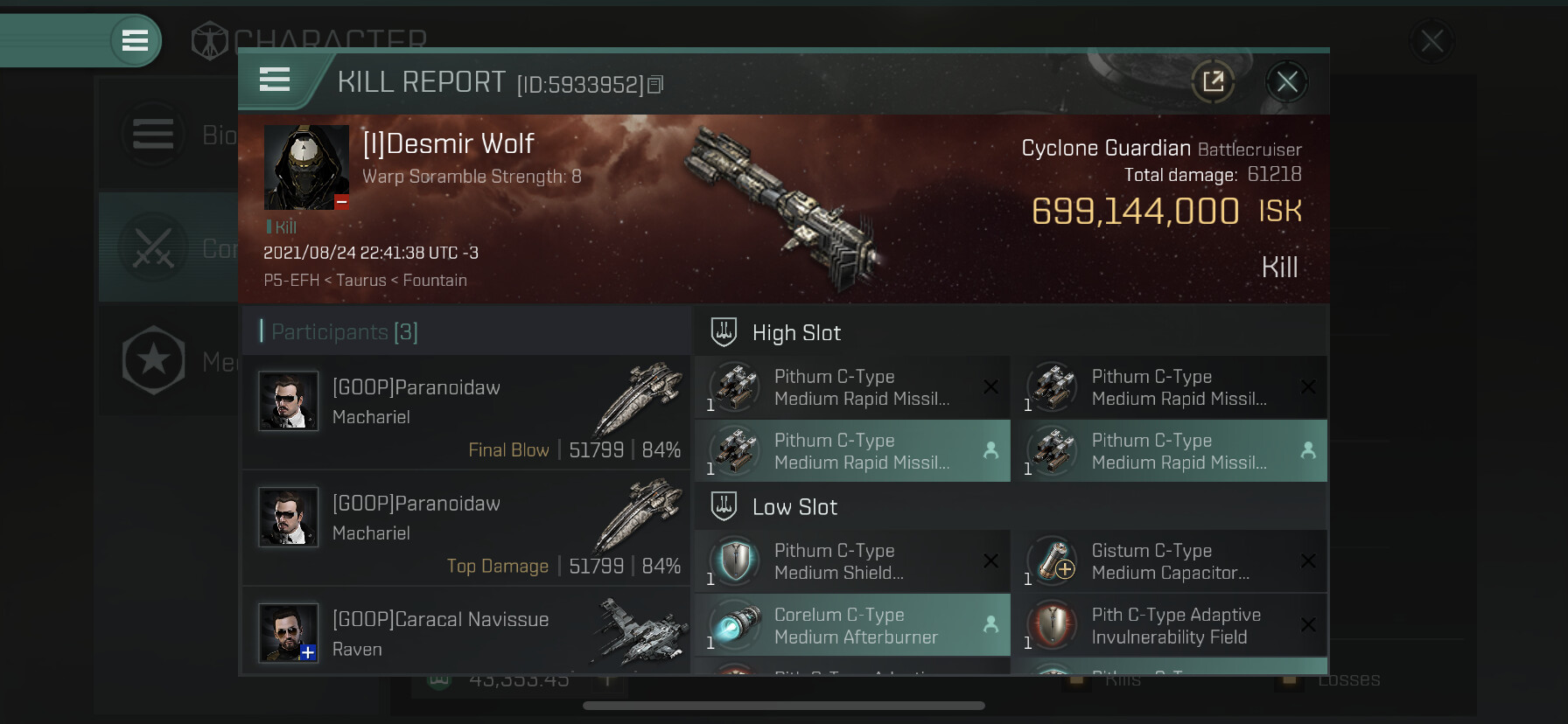
Task: Select the Final Blow Paranoidaw participant row
Action: tap(465, 412)
